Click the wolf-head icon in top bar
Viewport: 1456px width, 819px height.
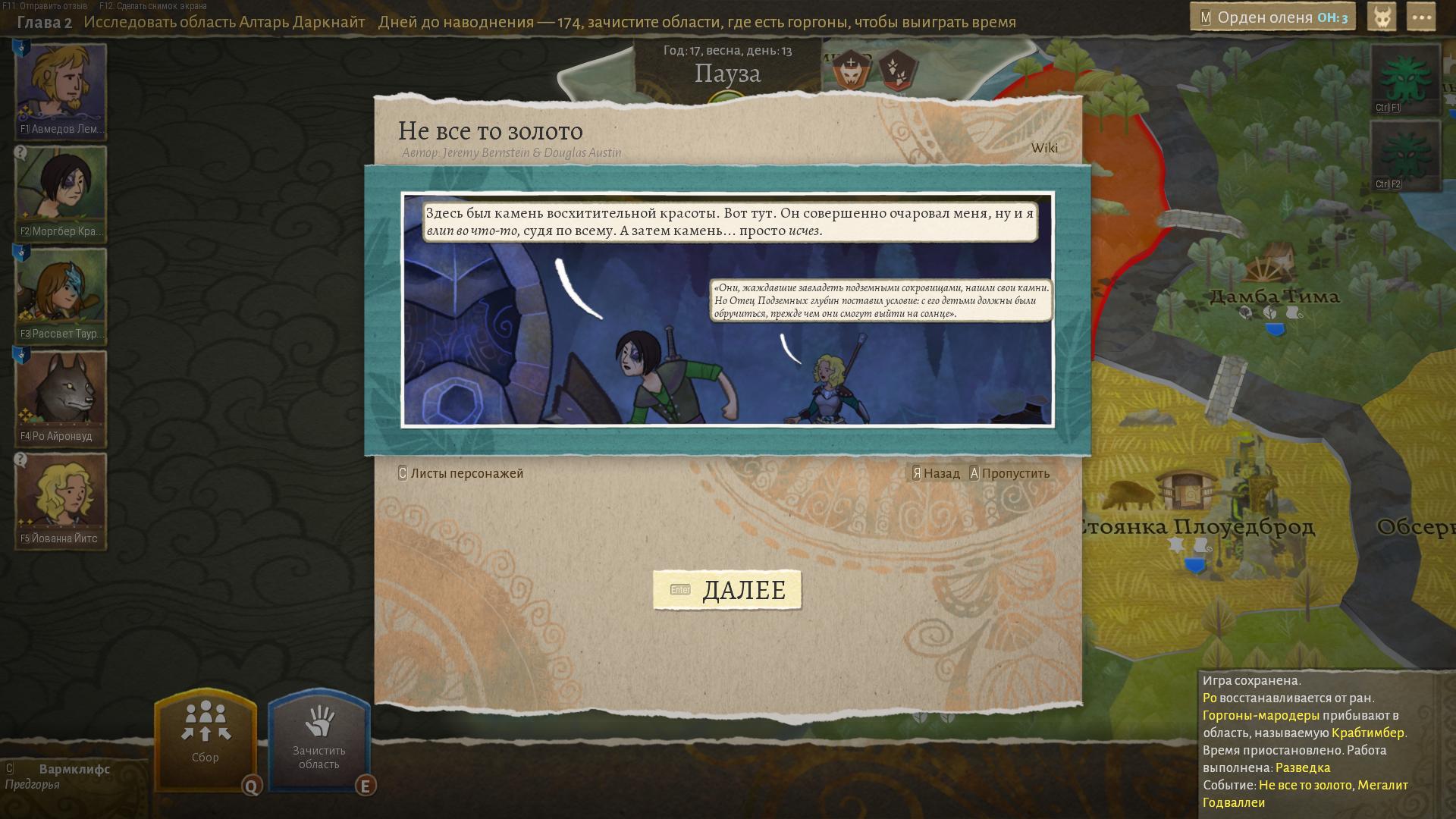click(x=1382, y=17)
